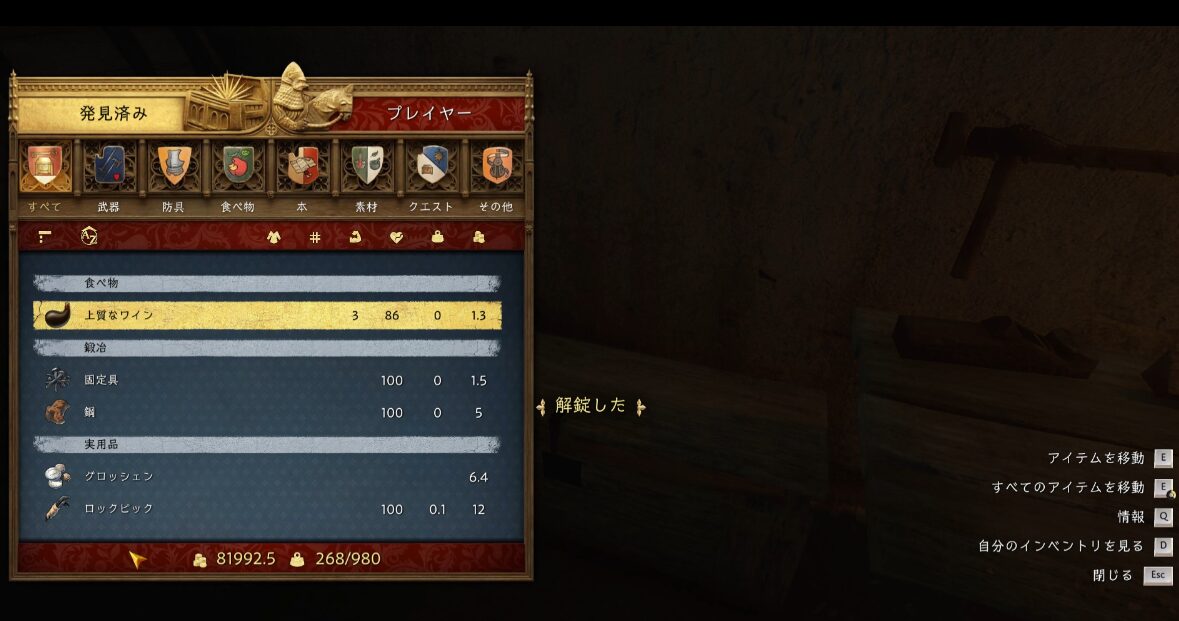Show the その他 category items
Image resolution: width=1179 pixels, height=621 pixels.
click(x=496, y=167)
